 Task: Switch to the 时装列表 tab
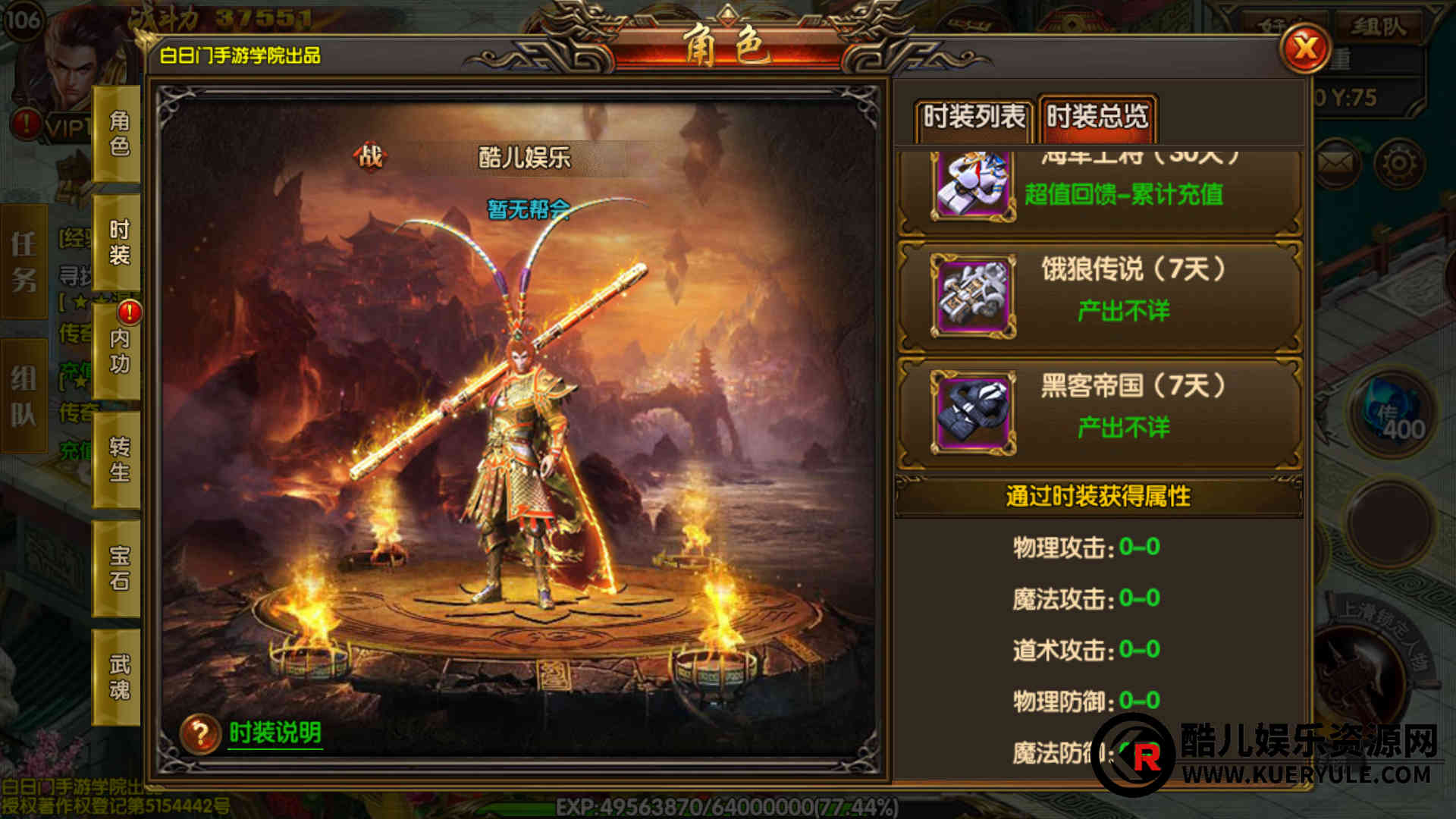tap(974, 118)
